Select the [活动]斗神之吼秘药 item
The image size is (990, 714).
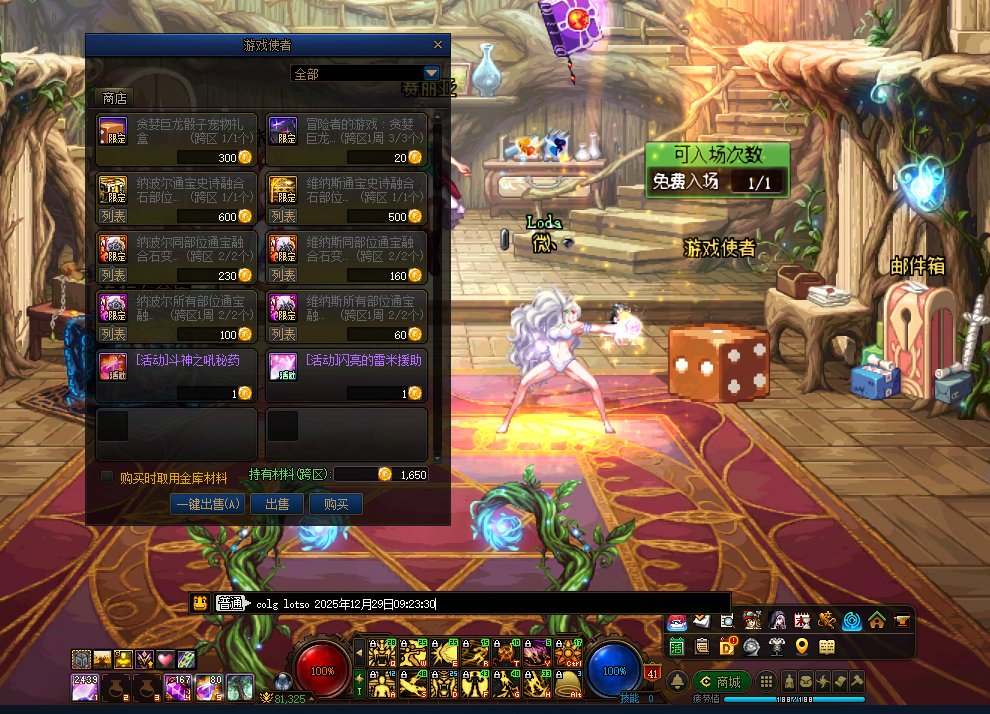pos(176,374)
